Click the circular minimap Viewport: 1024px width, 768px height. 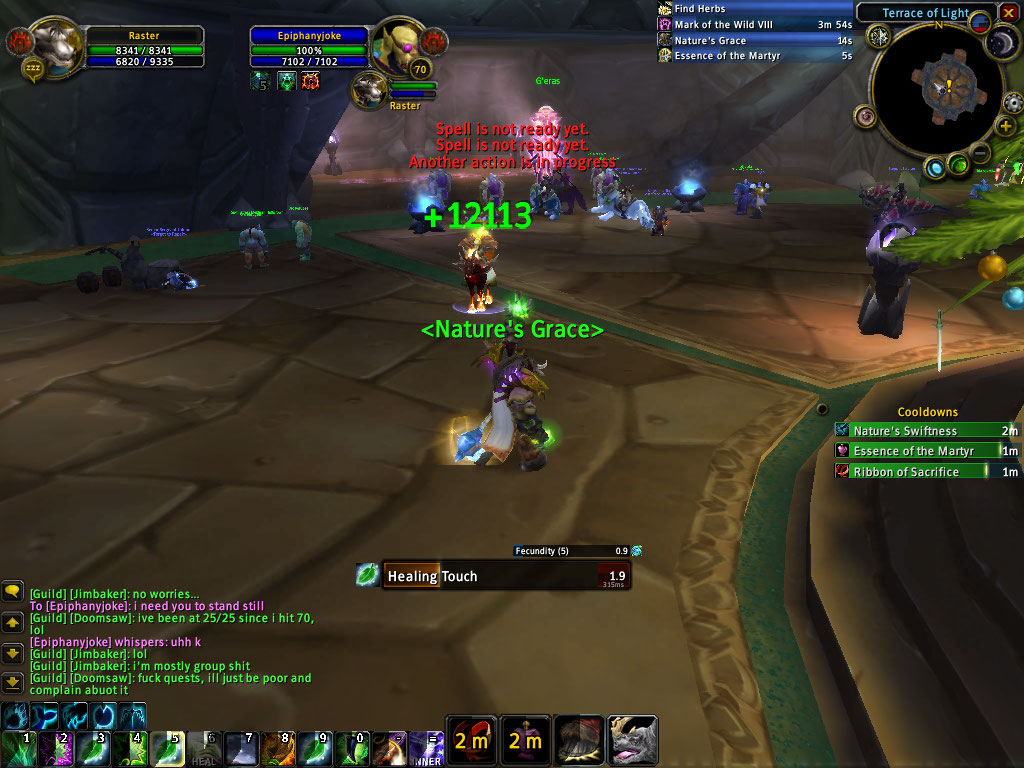coord(935,90)
